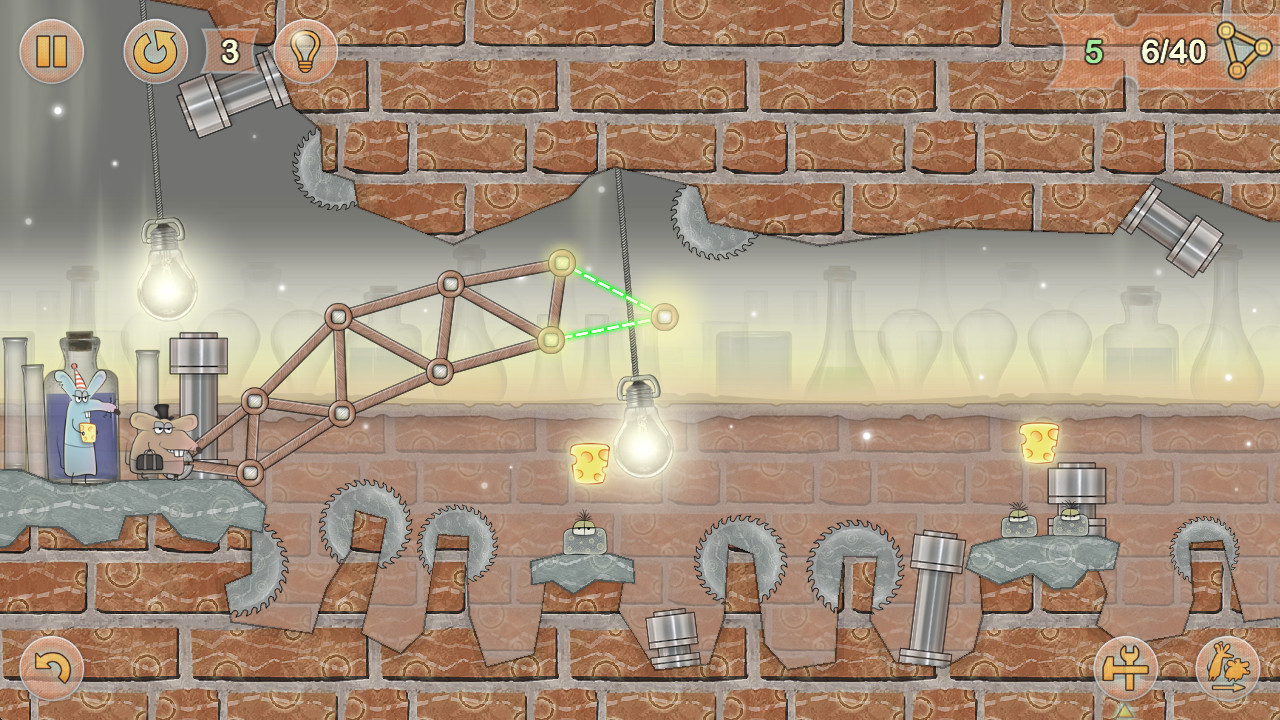The width and height of the screenshot is (1280, 720).
Task: Click the hint counter showing 3
Action: [x=231, y=50]
